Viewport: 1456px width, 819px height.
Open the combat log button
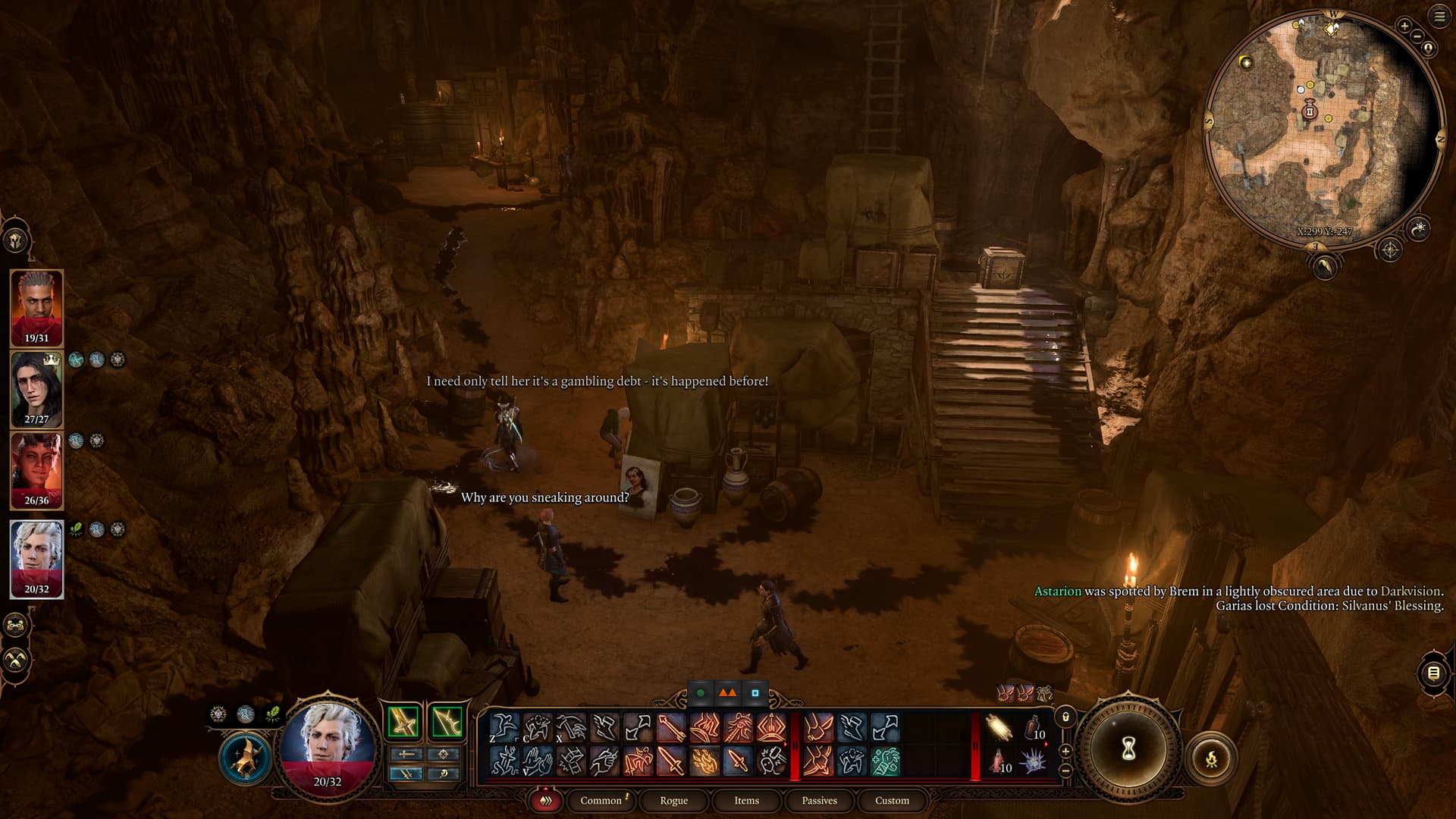1433,673
